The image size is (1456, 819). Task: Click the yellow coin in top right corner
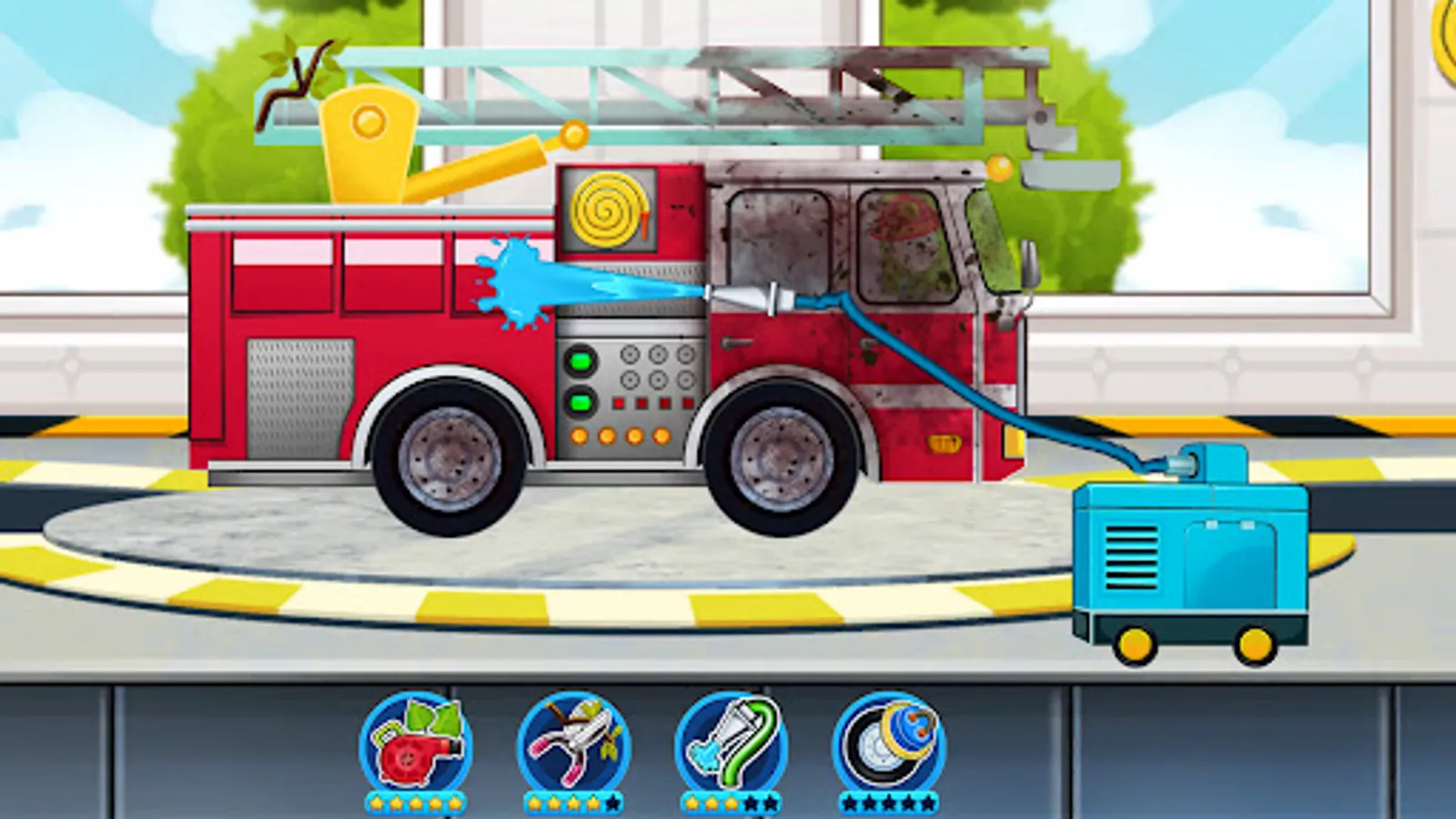[x=1446, y=38]
